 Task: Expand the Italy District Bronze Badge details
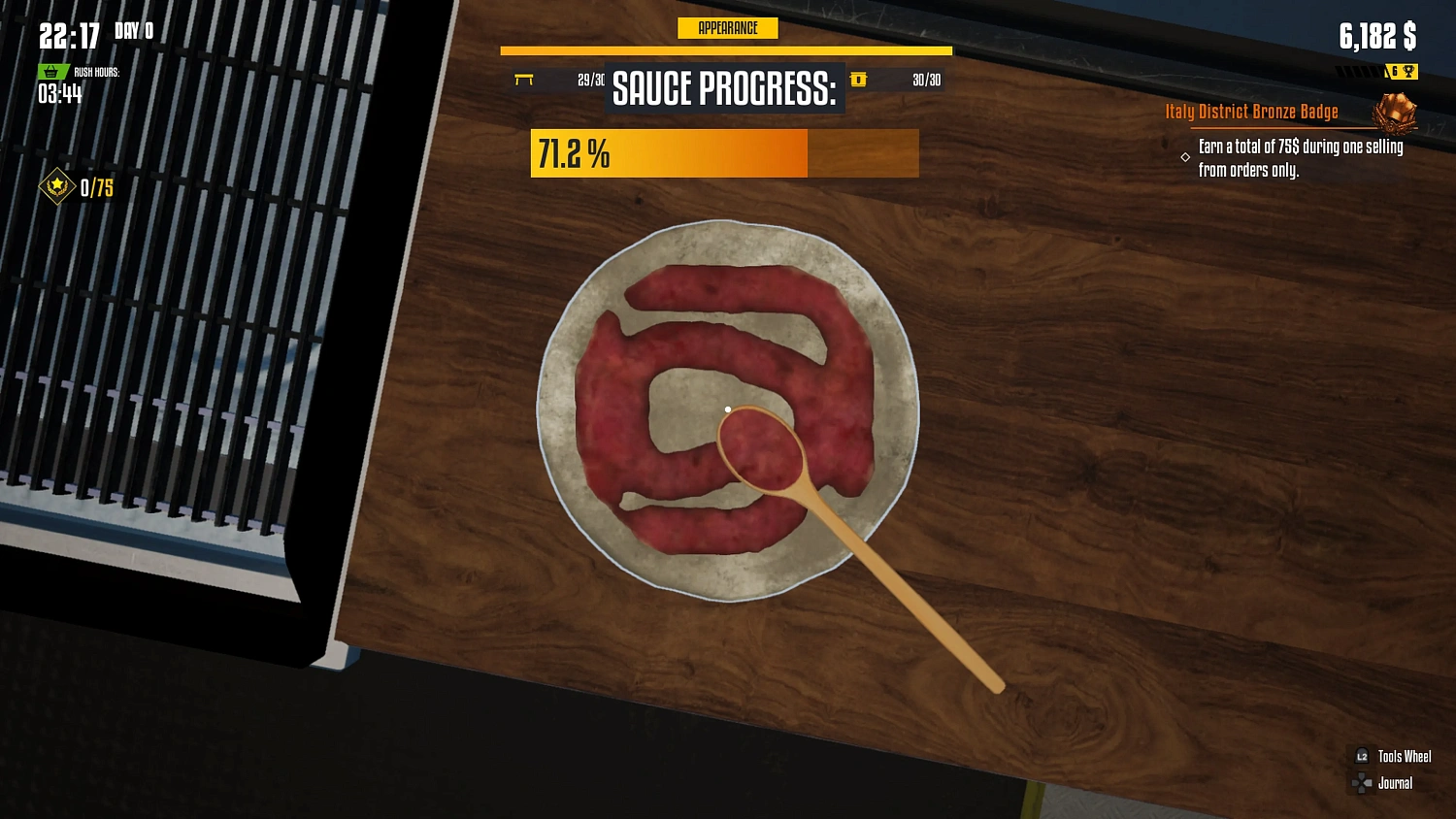click(1251, 111)
